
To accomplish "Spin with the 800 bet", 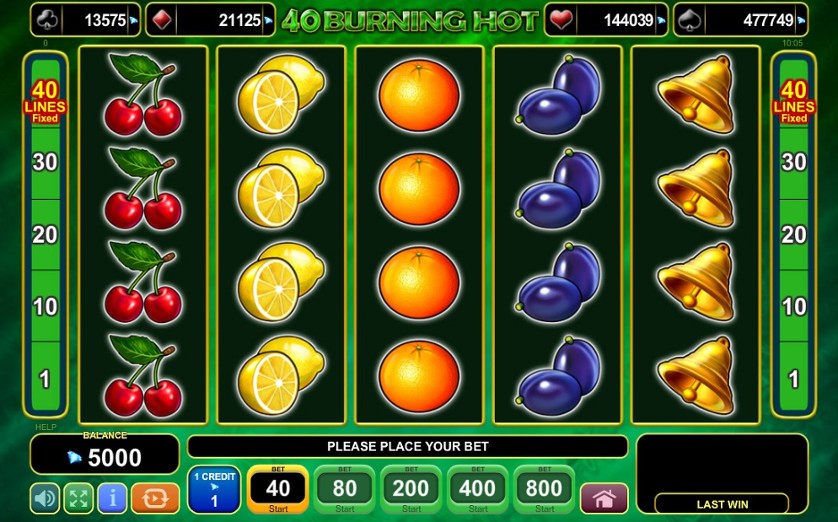I will pyautogui.click(x=544, y=490).
